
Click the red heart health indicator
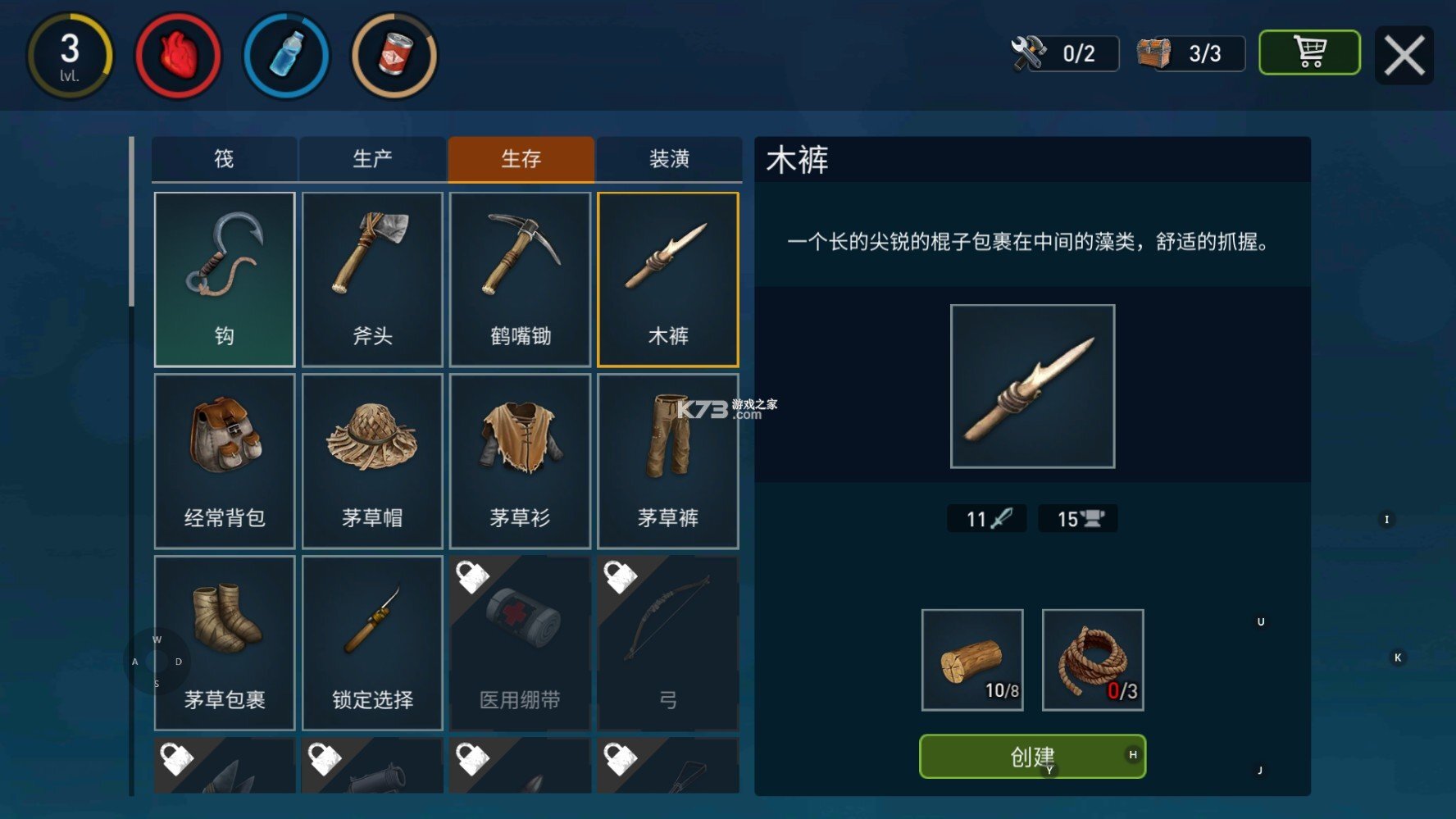pyautogui.click(x=179, y=56)
